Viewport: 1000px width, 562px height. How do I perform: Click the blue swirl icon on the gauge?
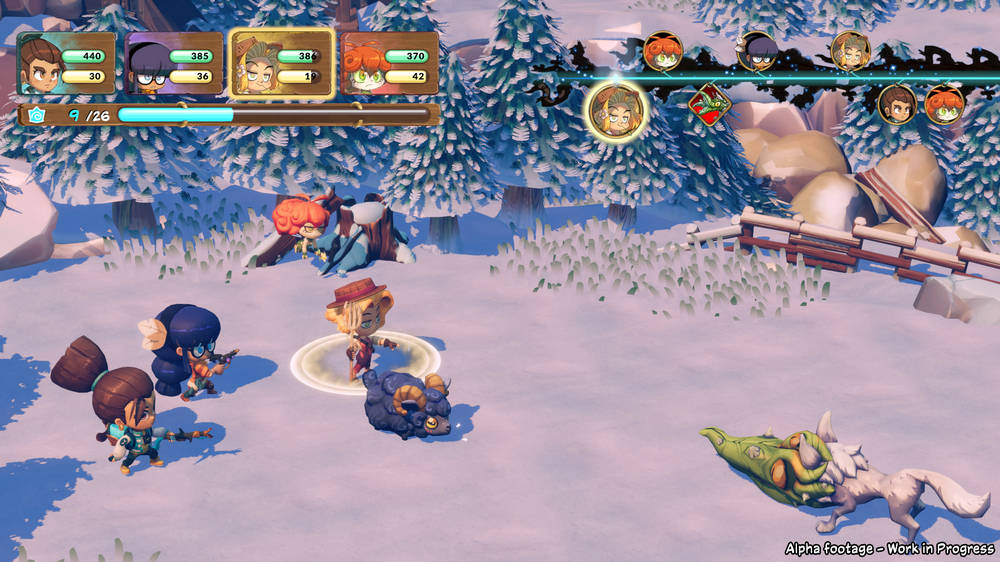[37, 115]
